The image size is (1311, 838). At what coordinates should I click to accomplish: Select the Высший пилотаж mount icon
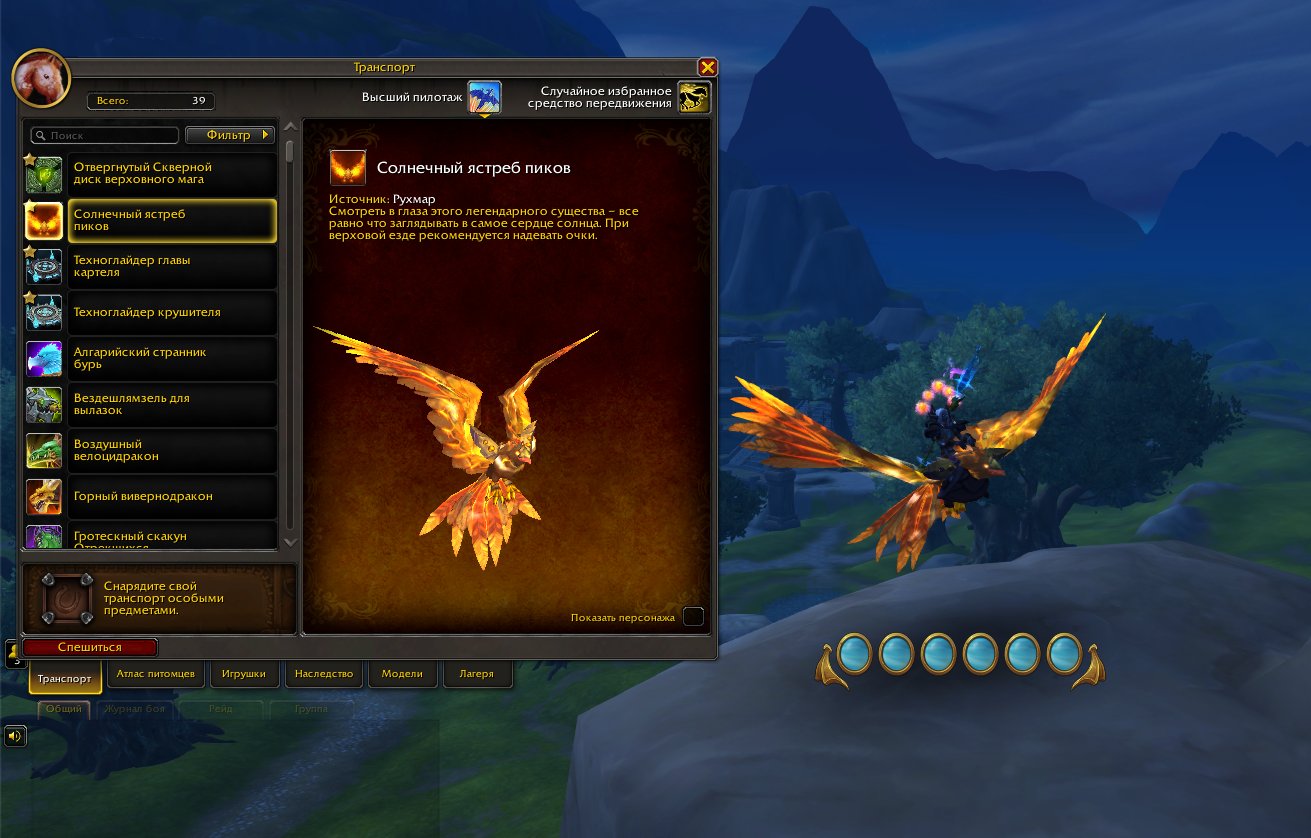pos(485,97)
